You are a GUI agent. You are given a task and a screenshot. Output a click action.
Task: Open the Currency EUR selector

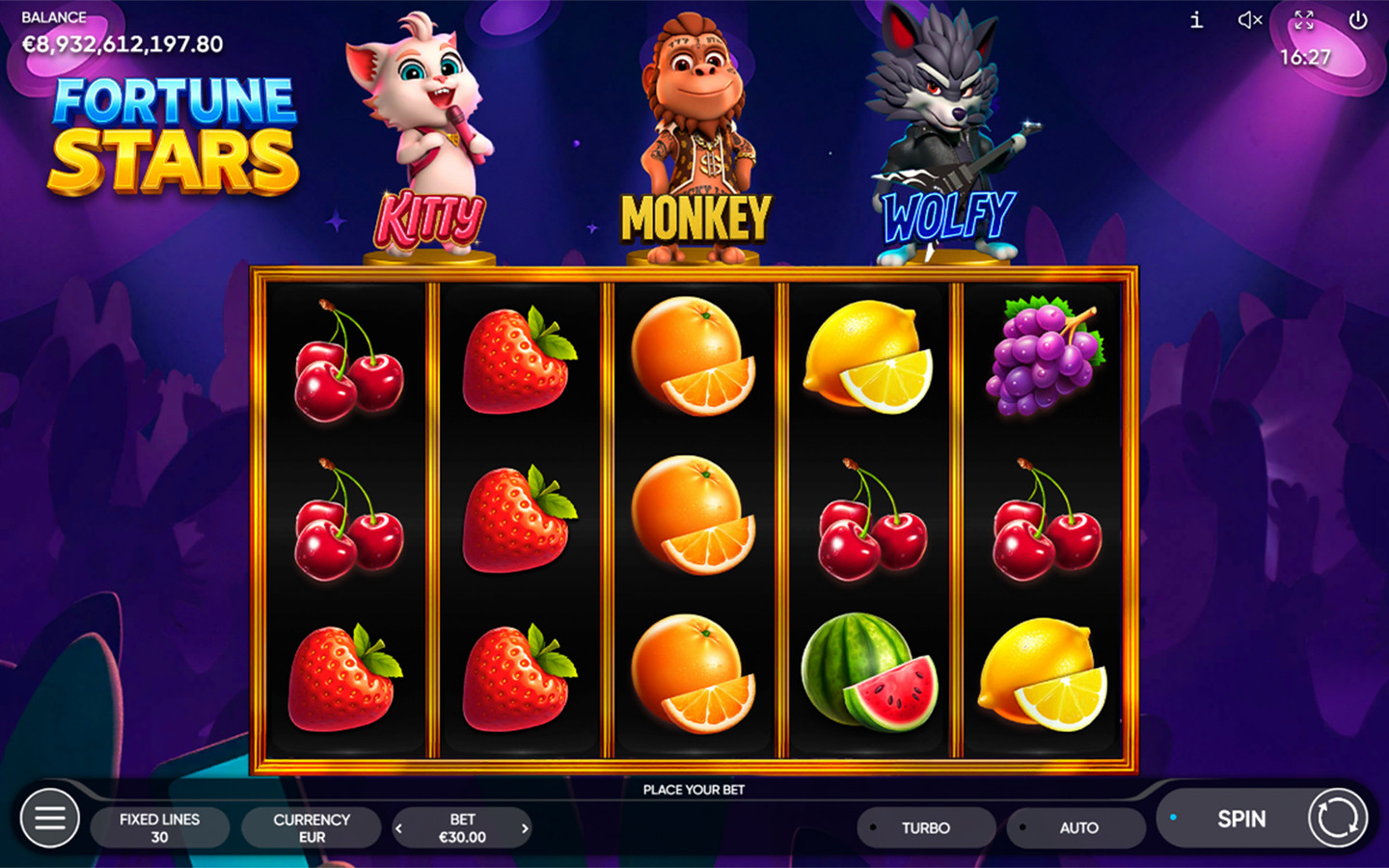pos(312,827)
